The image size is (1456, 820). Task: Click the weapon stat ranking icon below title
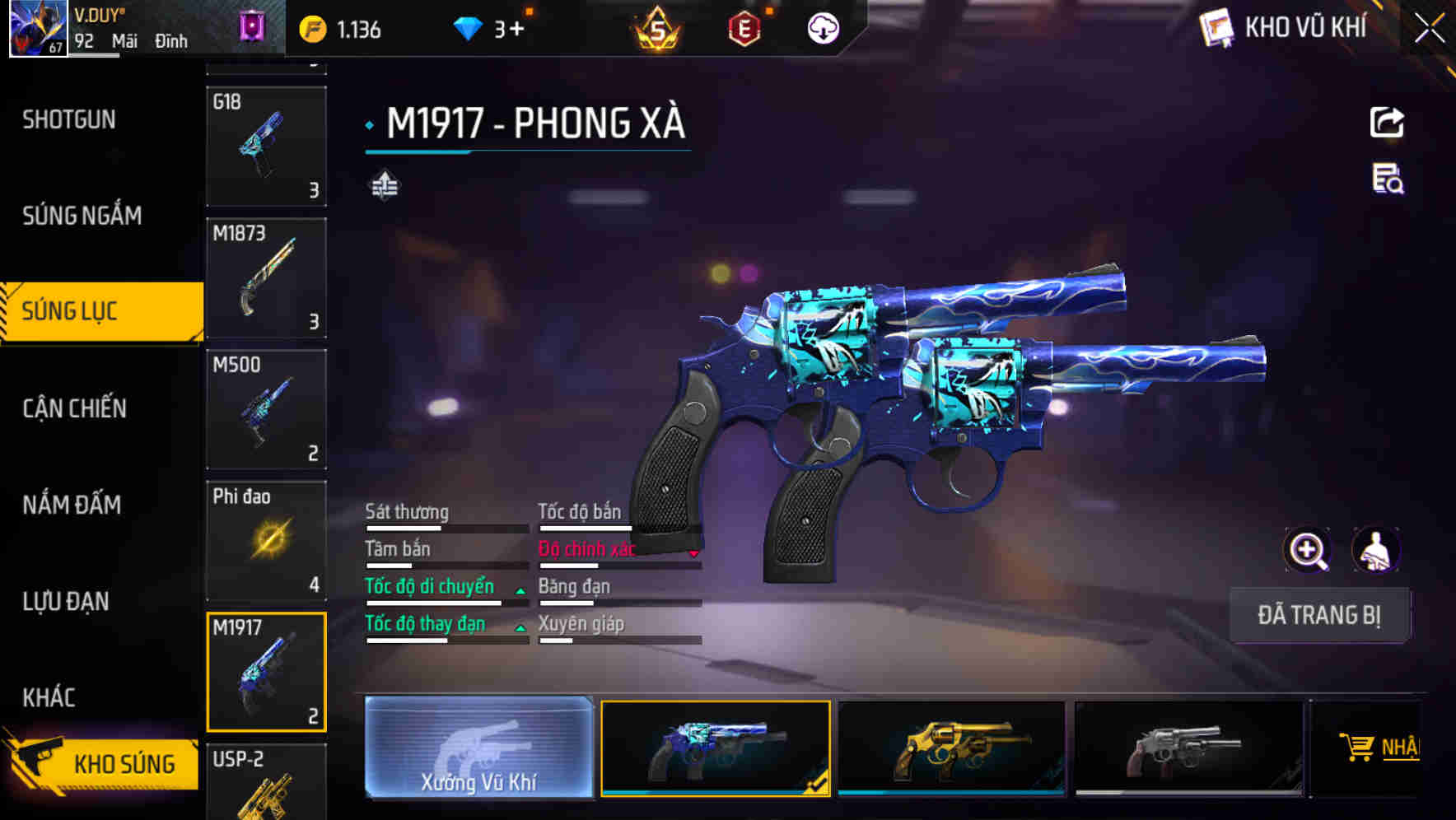point(385,185)
